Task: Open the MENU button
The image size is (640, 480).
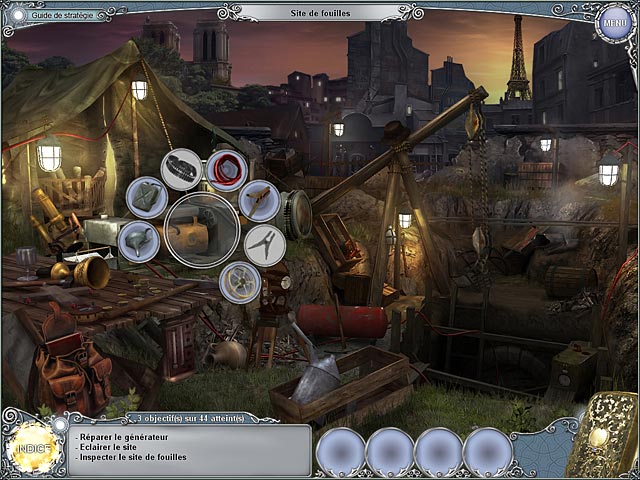Action: 612,23
